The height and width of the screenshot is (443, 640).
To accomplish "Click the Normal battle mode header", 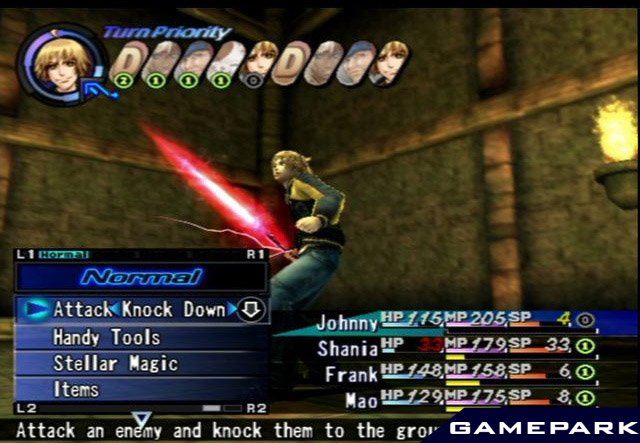I will pyautogui.click(x=141, y=277).
